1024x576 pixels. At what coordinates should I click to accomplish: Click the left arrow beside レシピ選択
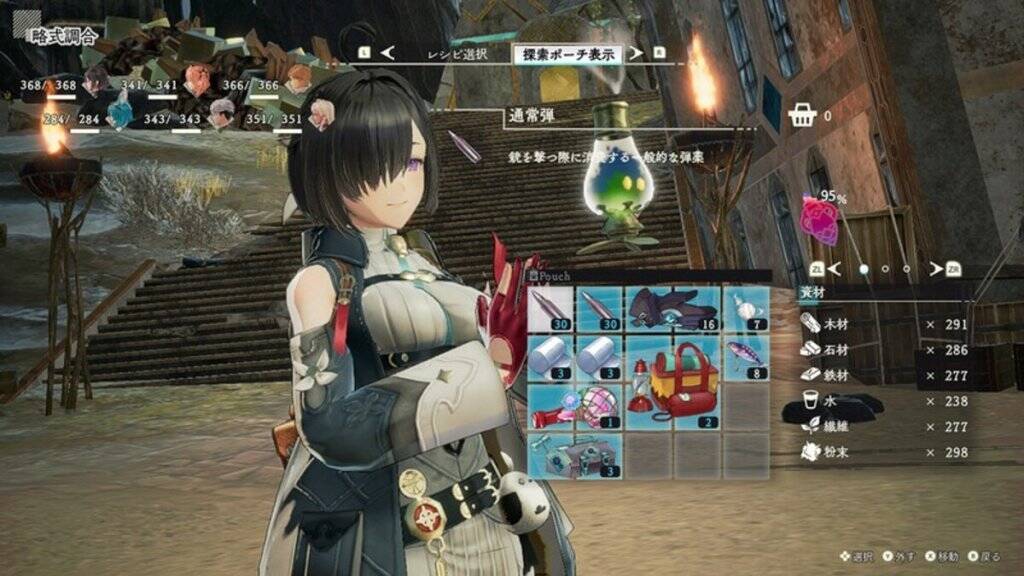coord(388,53)
